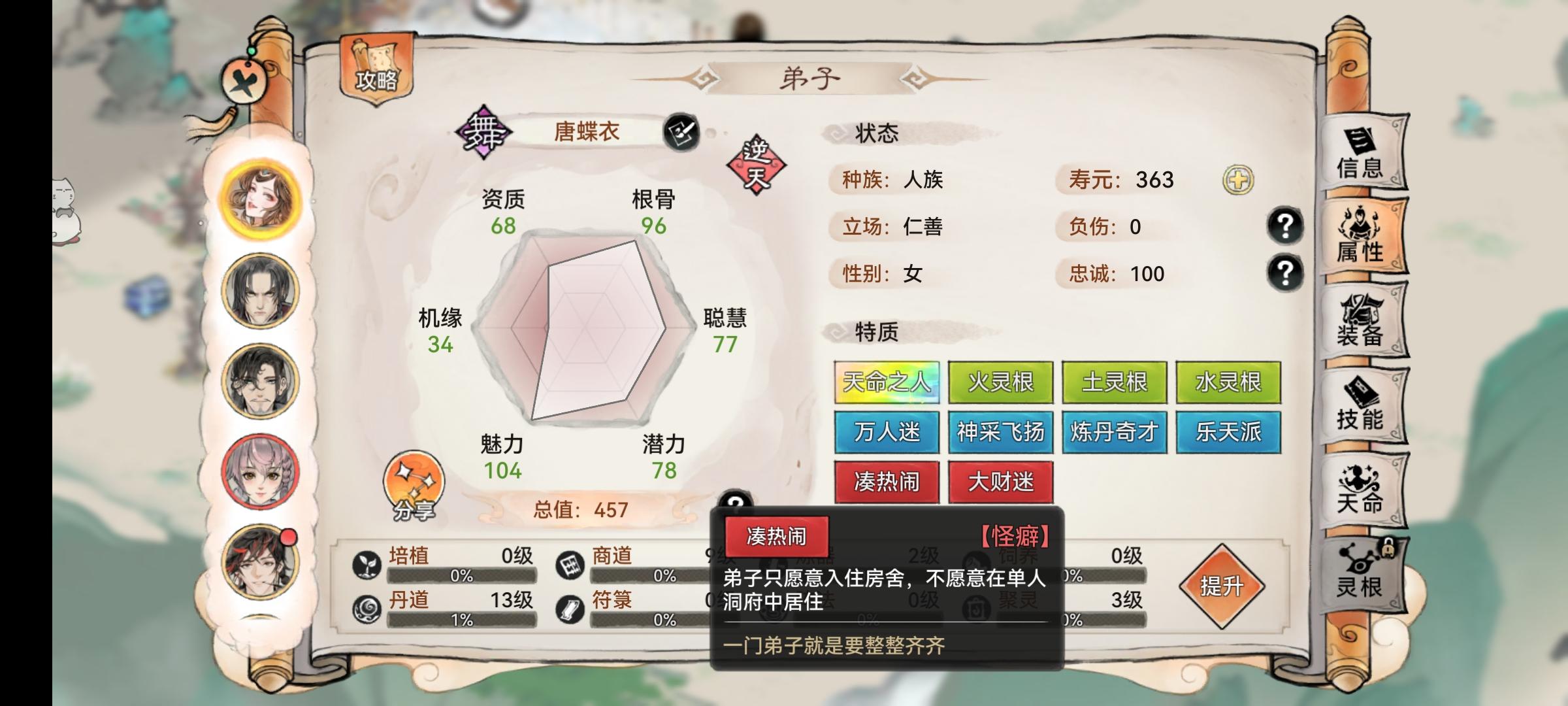Click the 丹道 alchemy skill icon

[x=367, y=608]
